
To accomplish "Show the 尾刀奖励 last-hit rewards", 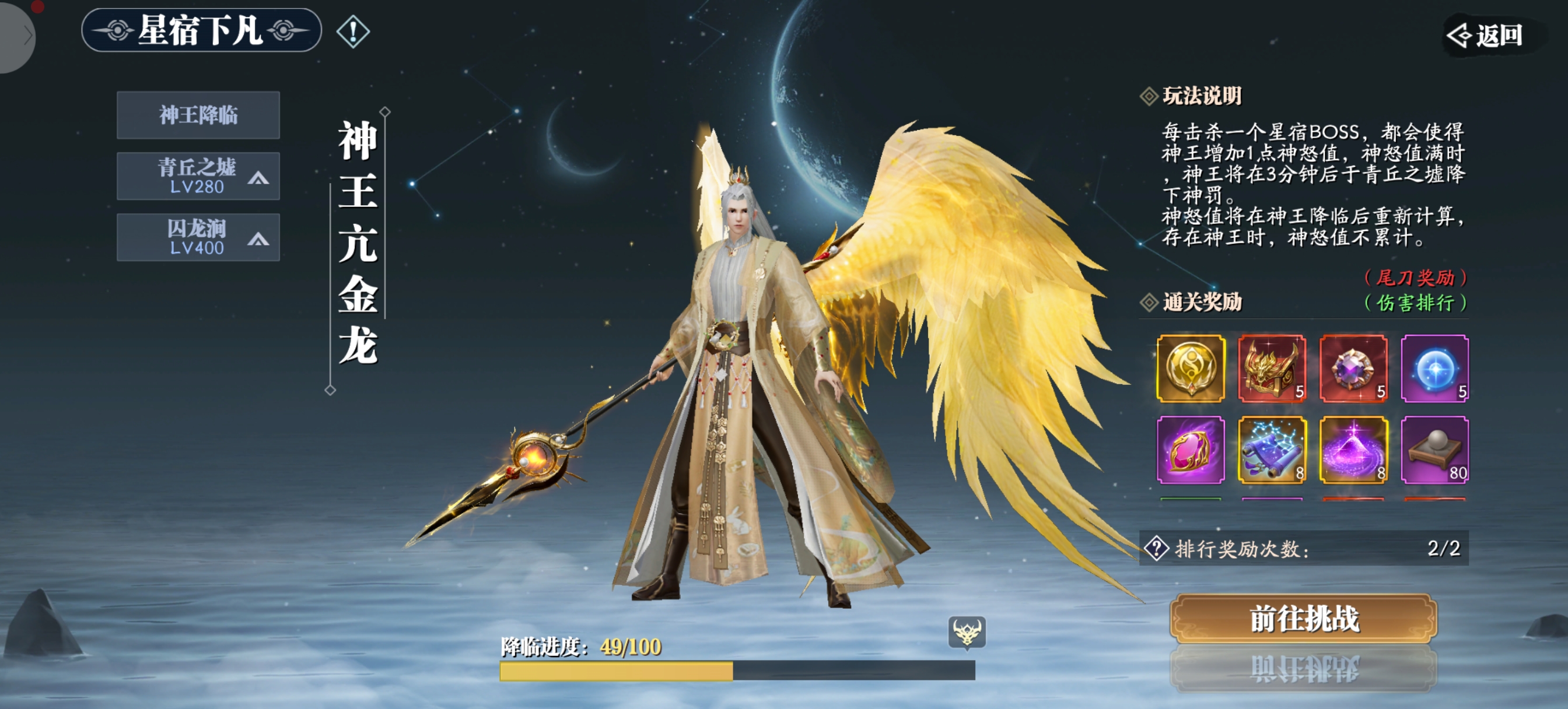I will pyautogui.click(x=1415, y=278).
